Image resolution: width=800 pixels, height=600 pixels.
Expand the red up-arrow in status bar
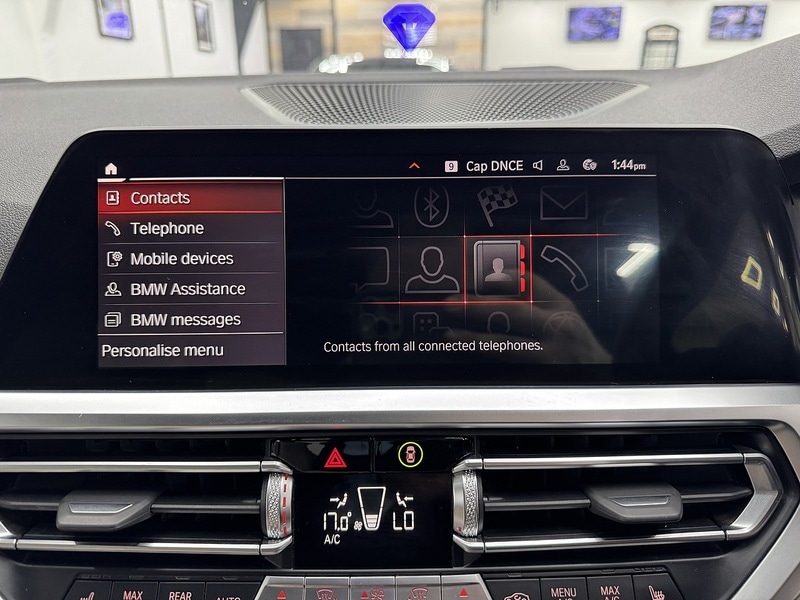[x=414, y=166]
